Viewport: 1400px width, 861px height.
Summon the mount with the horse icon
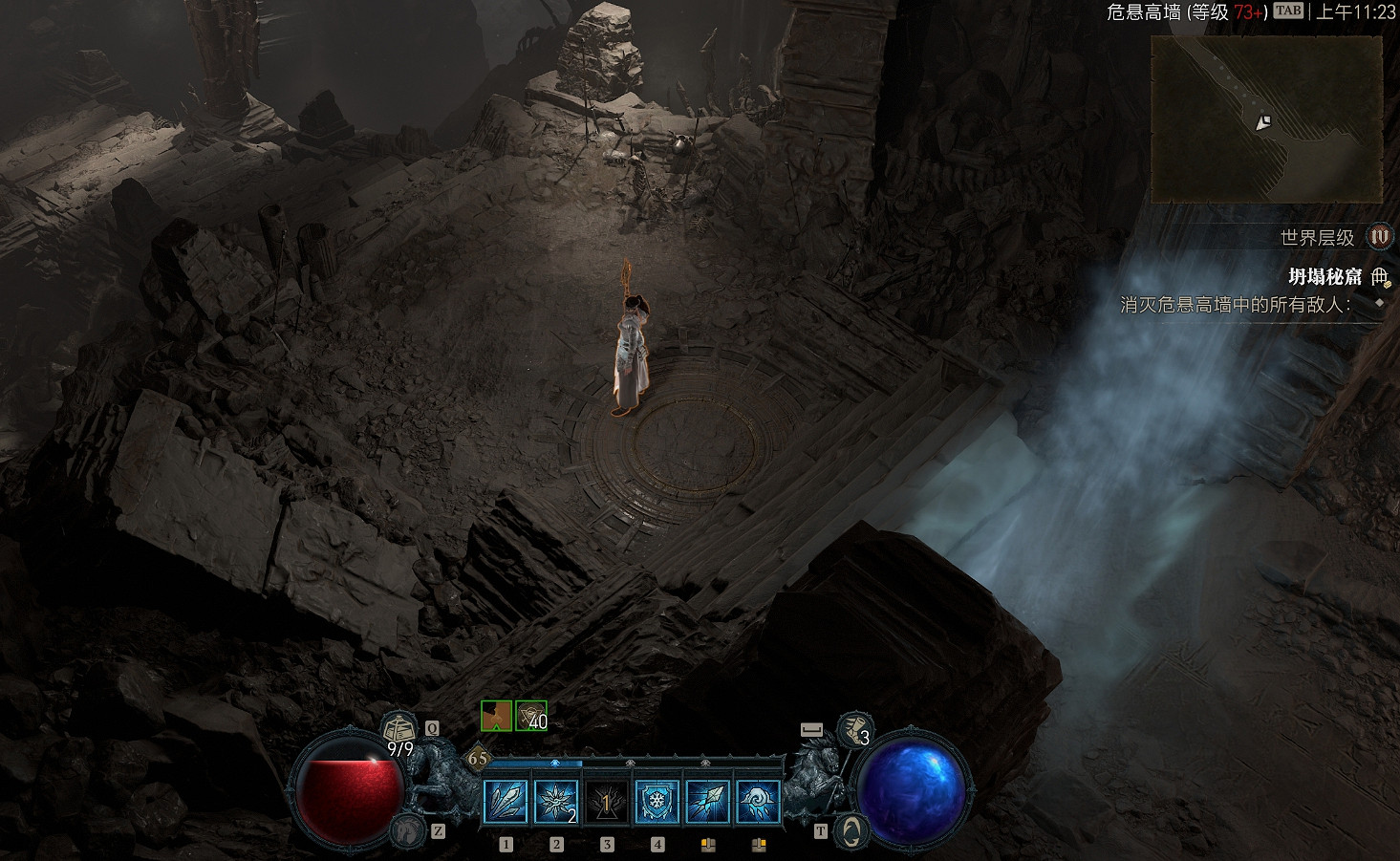click(x=408, y=829)
